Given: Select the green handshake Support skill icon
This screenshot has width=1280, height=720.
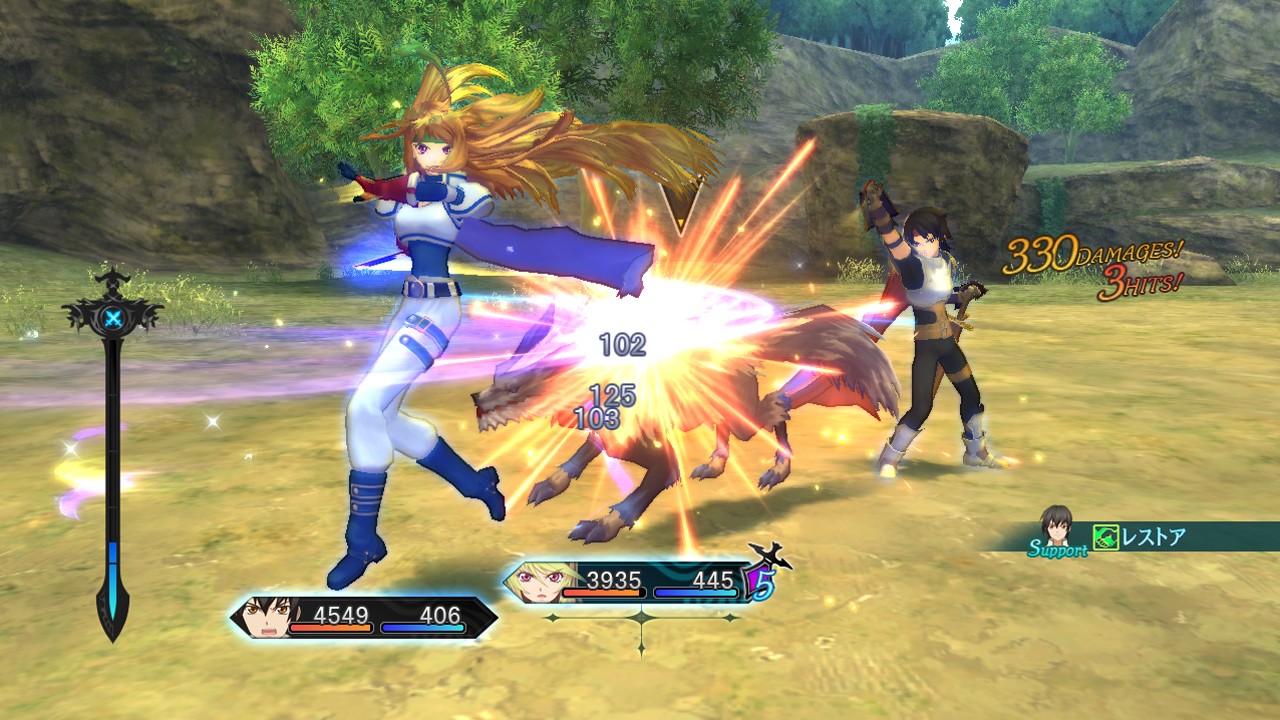Looking at the screenshot, I should click(x=1106, y=538).
